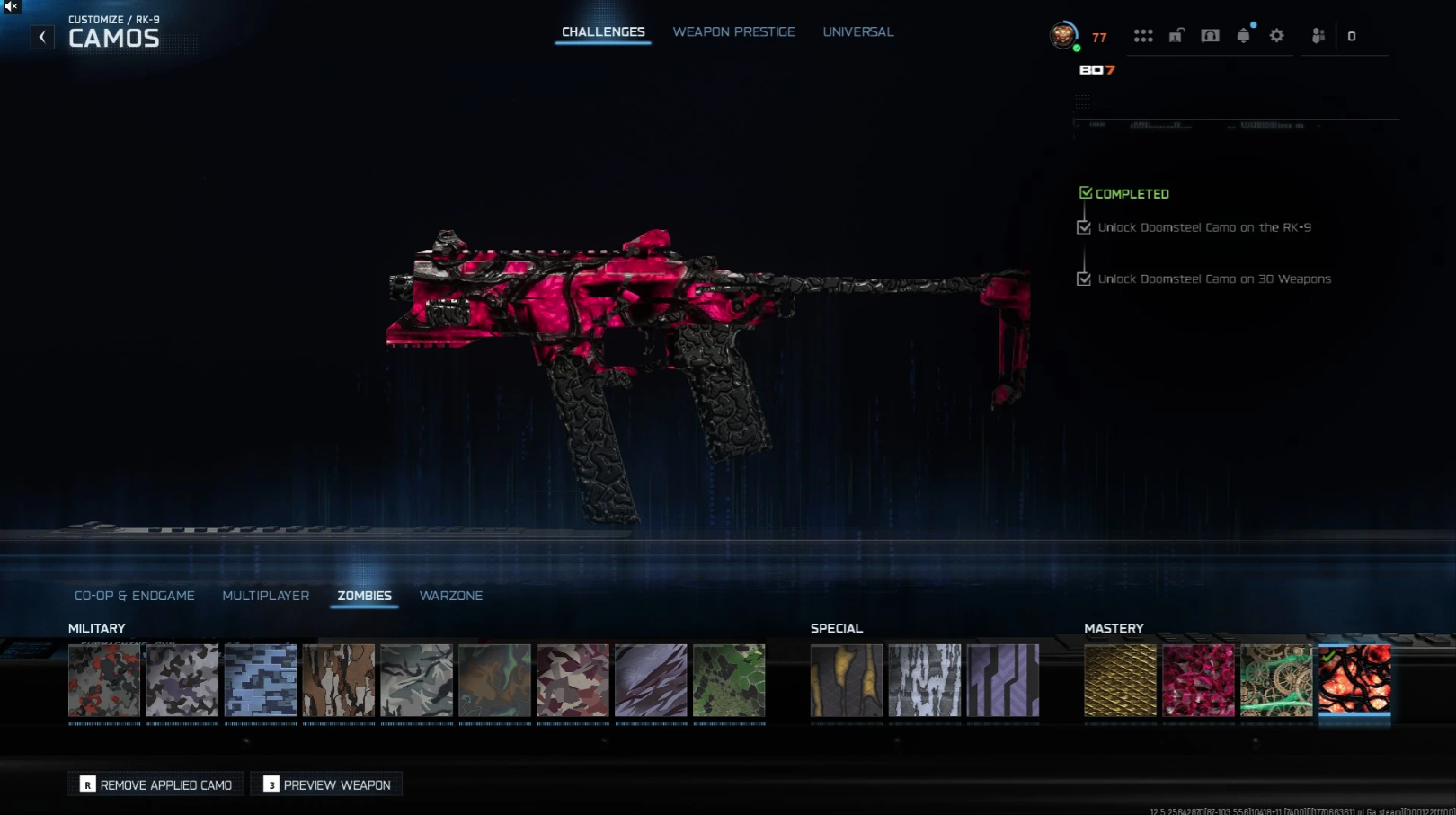Open the nine-dot grid menu
The image size is (1456, 815).
point(1143,36)
